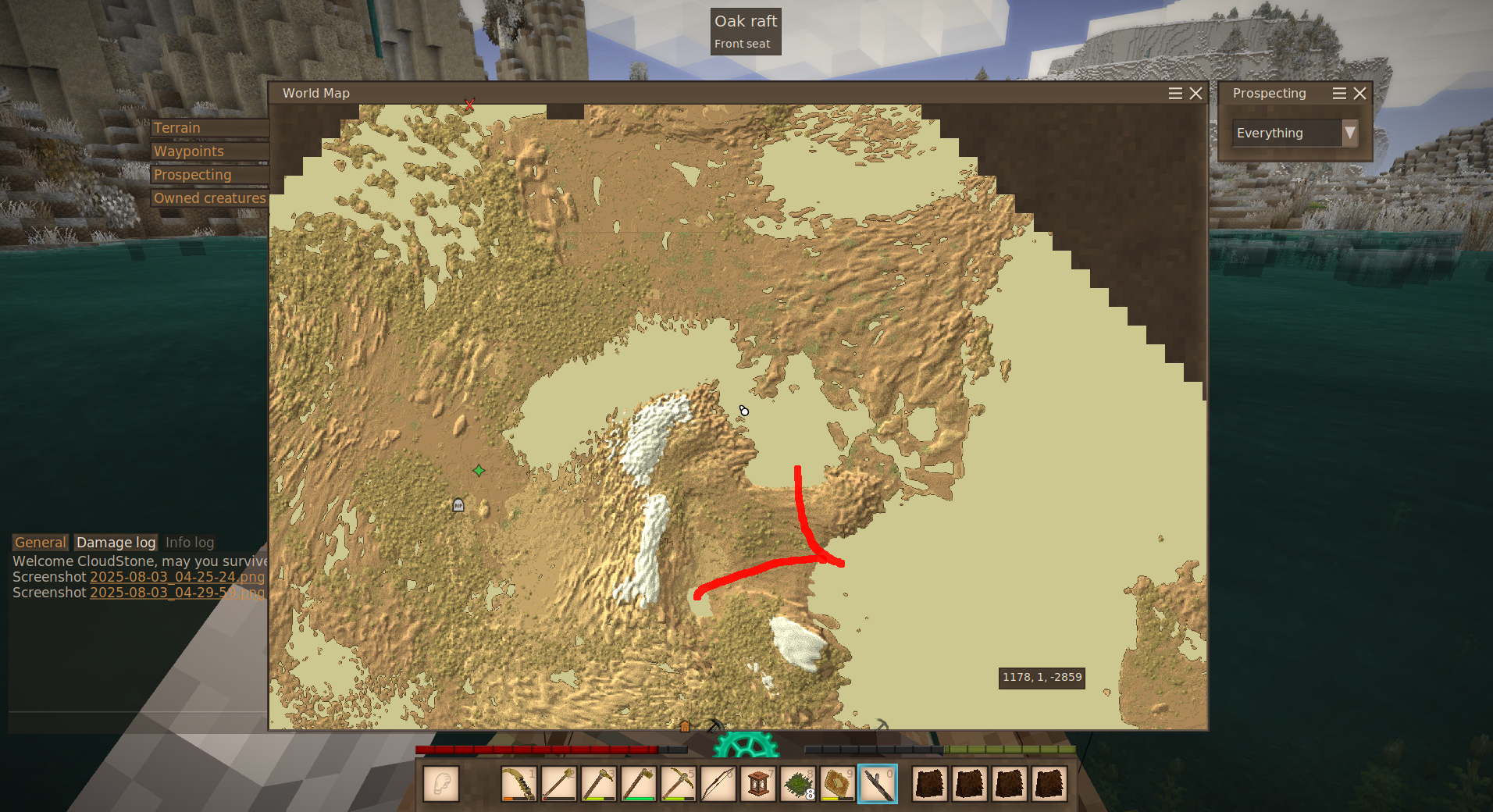The width and height of the screenshot is (1493, 812).
Task: Switch to the General chat tab
Action: click(41, 543)
